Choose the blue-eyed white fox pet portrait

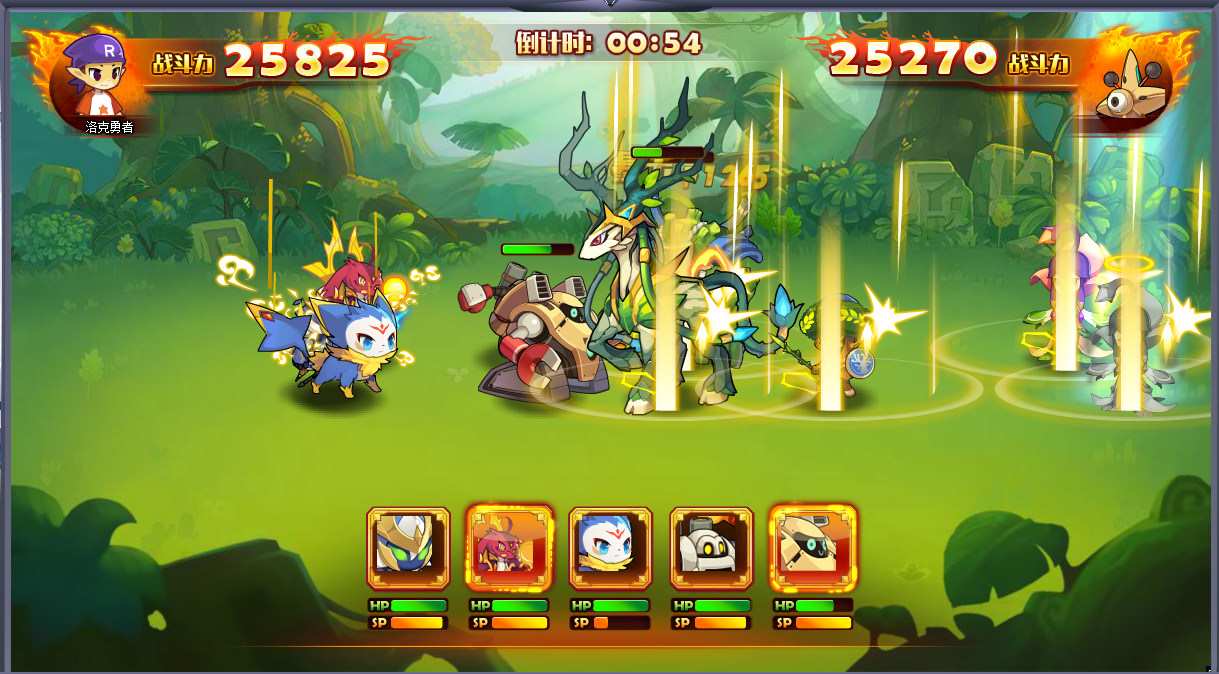coord(610,547)
